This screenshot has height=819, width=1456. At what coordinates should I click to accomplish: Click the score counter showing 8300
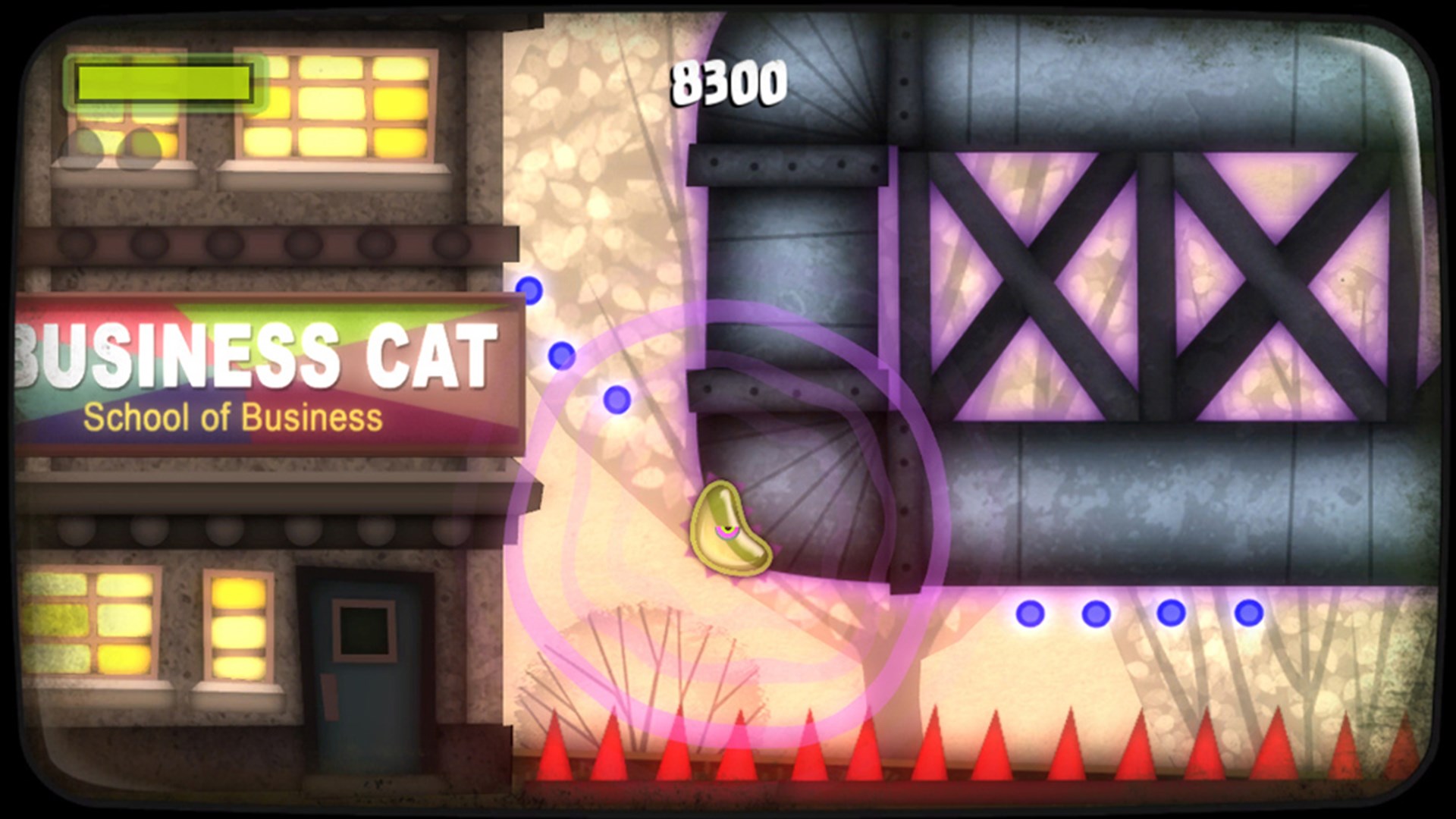click(x=730, y=83)
